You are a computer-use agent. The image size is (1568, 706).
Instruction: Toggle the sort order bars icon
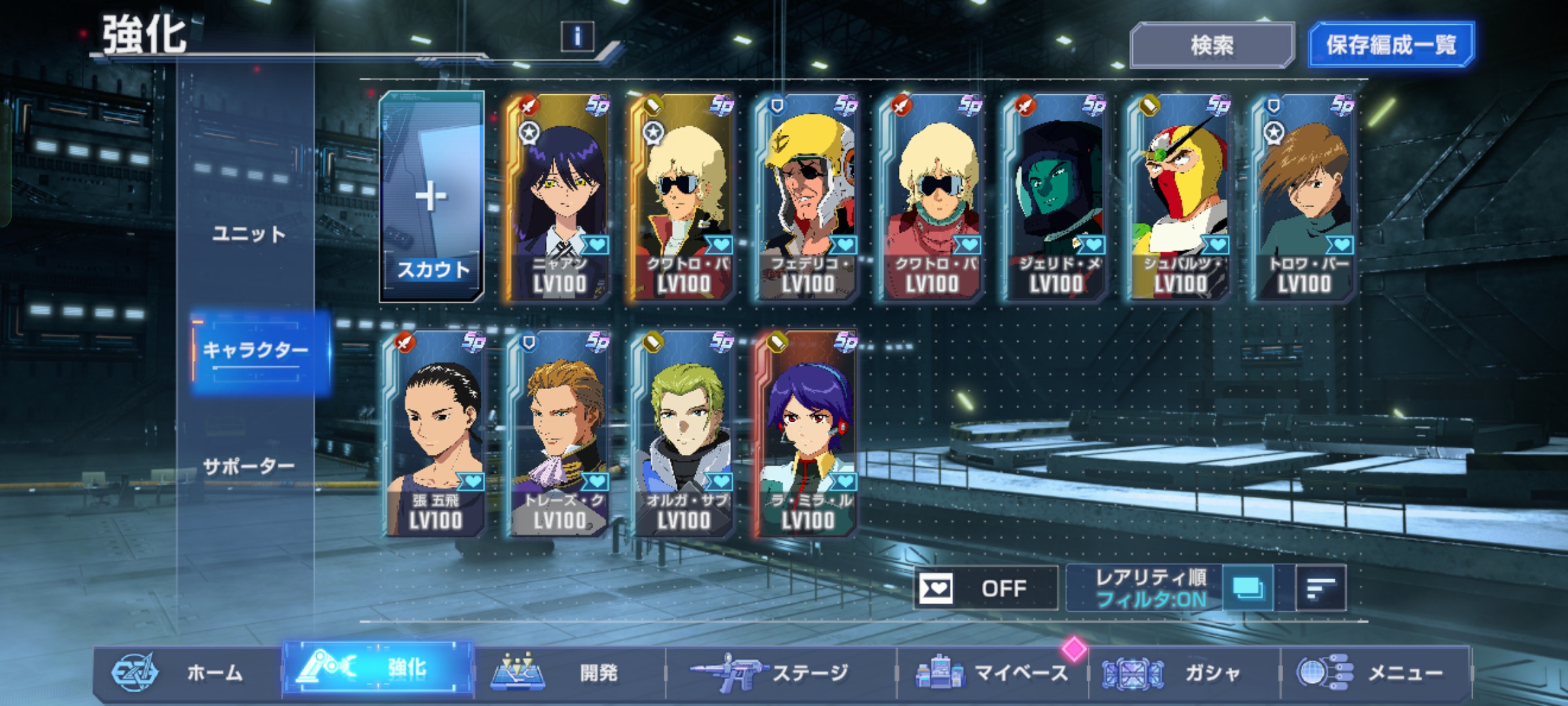click(1320, 588)
